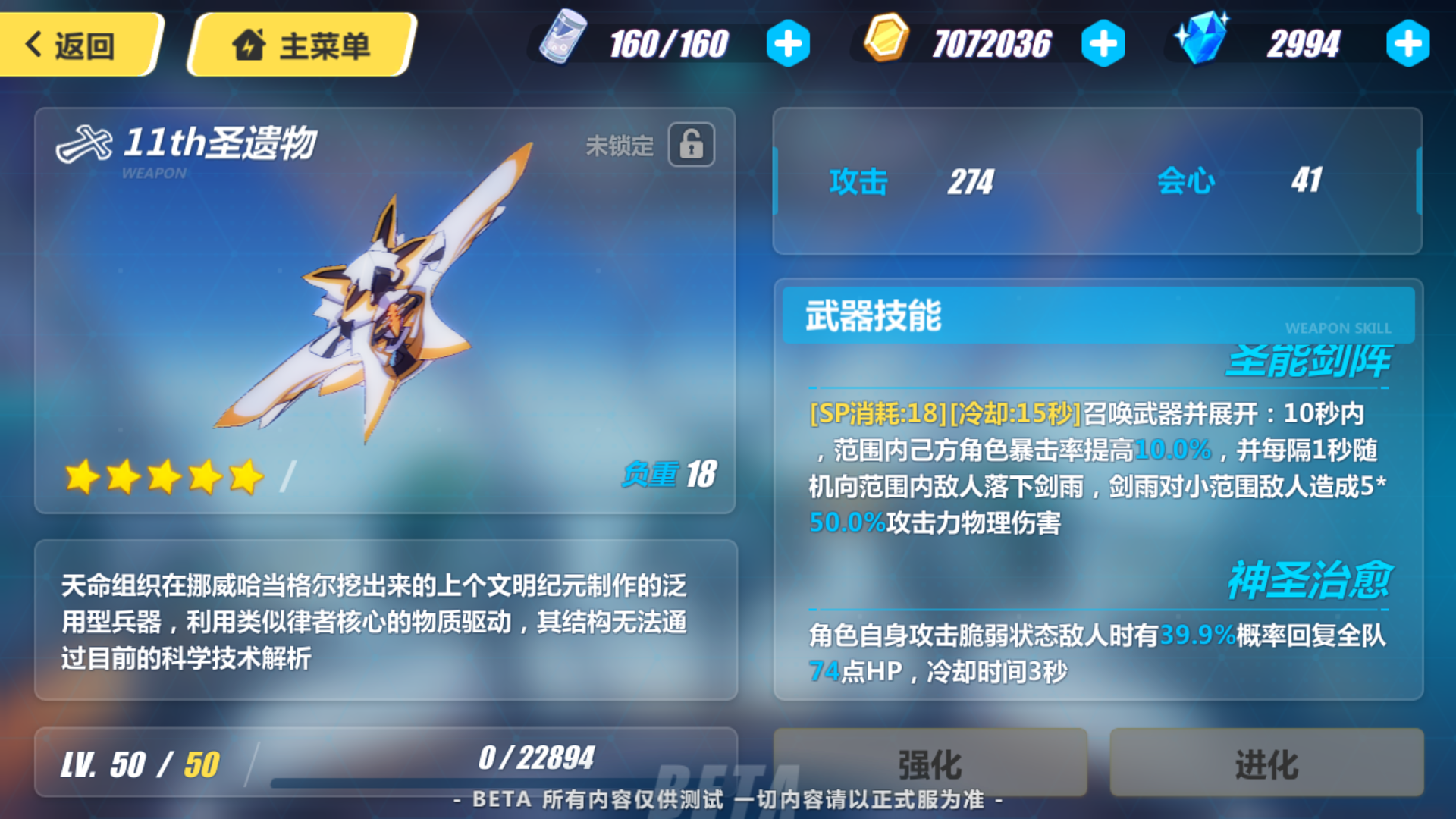Select the crossed swords weapon icon
This screenshot has height=819, width=1456.
click(x=83, y=144)
